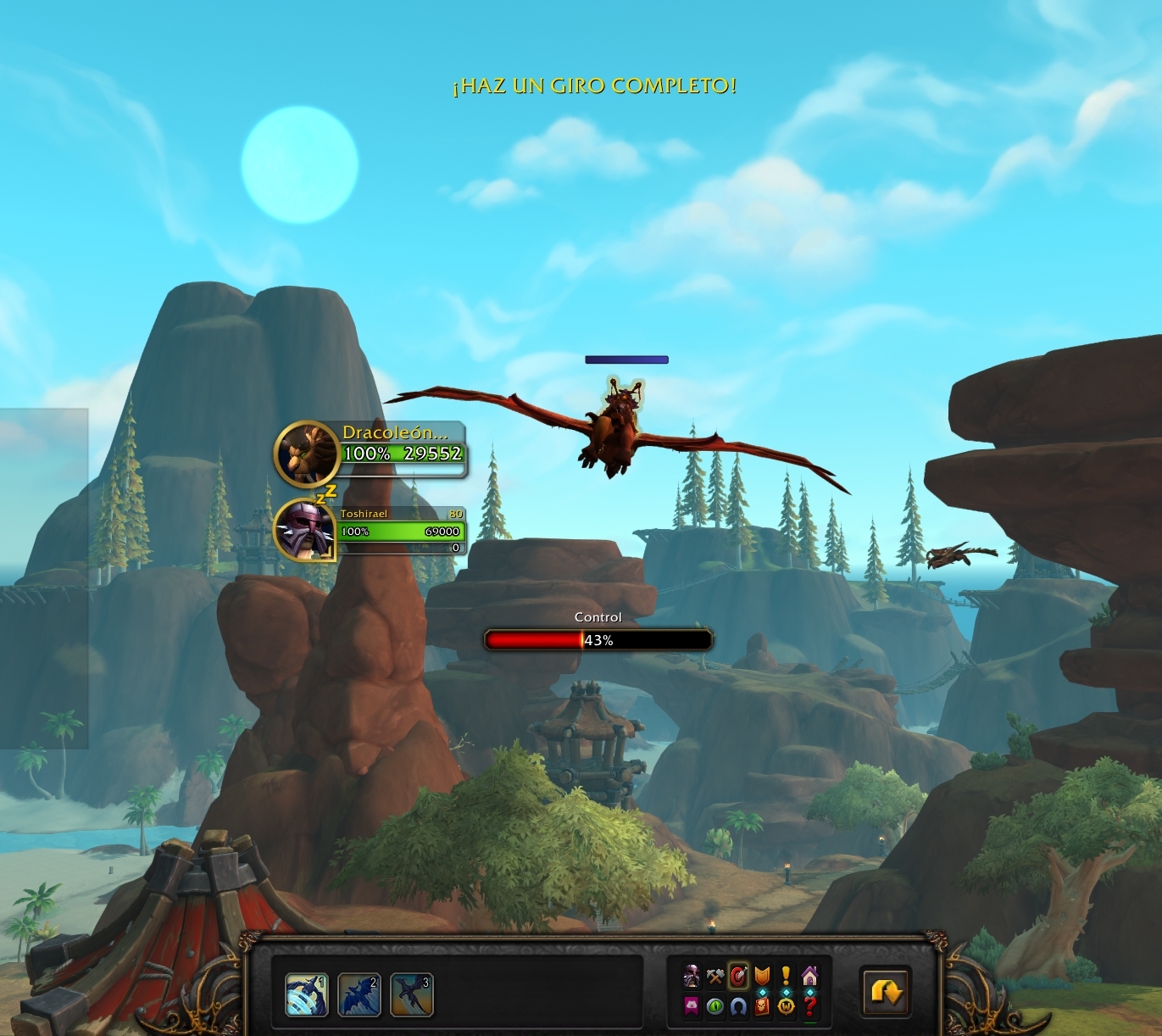Open collections with the blue horseshoe icon
Viewport: 1162px width, 1036px height.
pyautogui.click(x=738, y=1005)
